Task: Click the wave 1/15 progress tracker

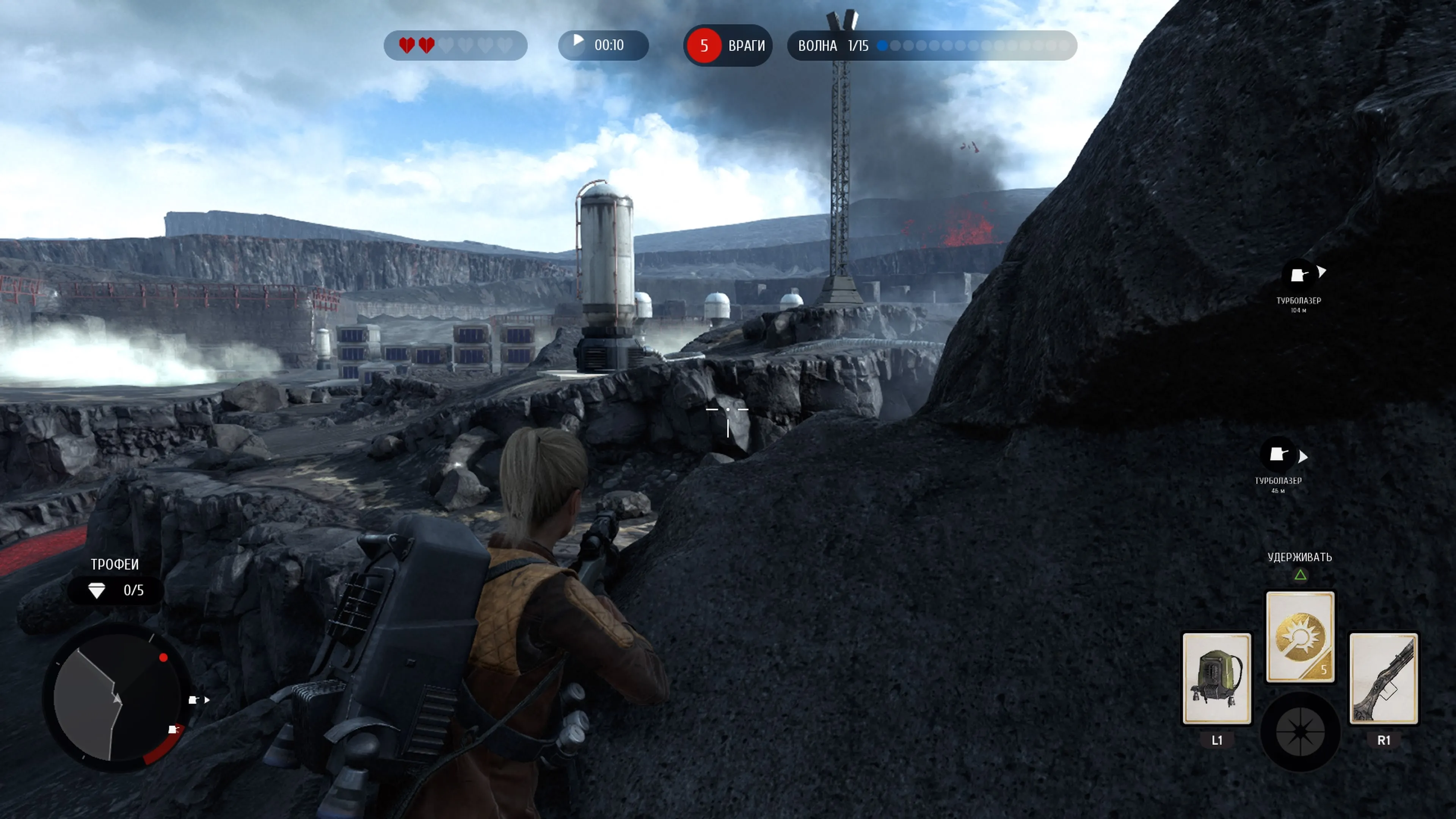Action: (x=932, y=46)
